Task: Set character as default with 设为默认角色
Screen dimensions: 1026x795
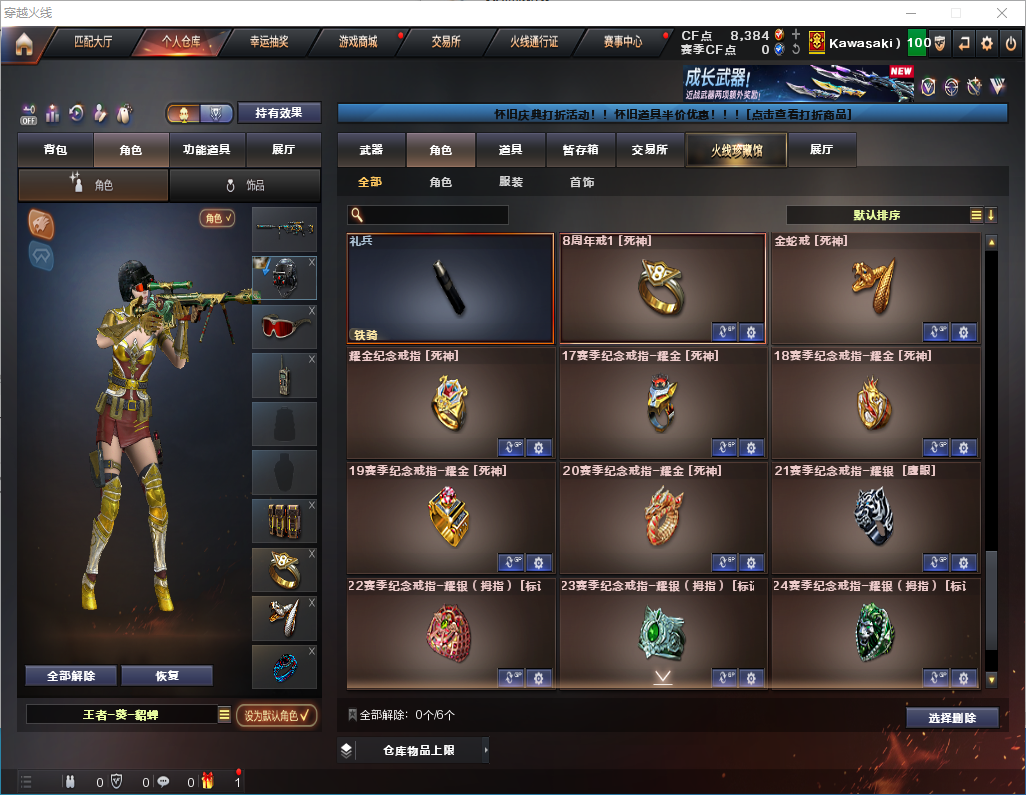Action: [276, 715]
